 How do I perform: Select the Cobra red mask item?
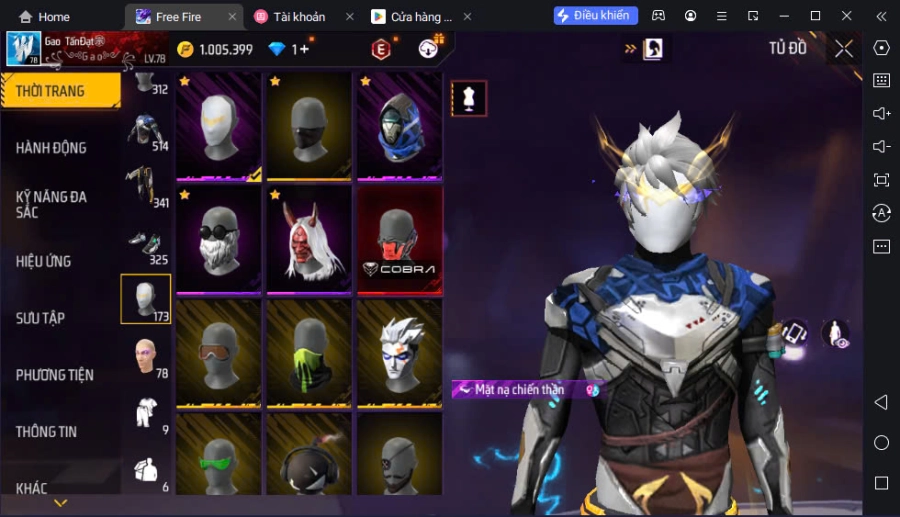399,239
